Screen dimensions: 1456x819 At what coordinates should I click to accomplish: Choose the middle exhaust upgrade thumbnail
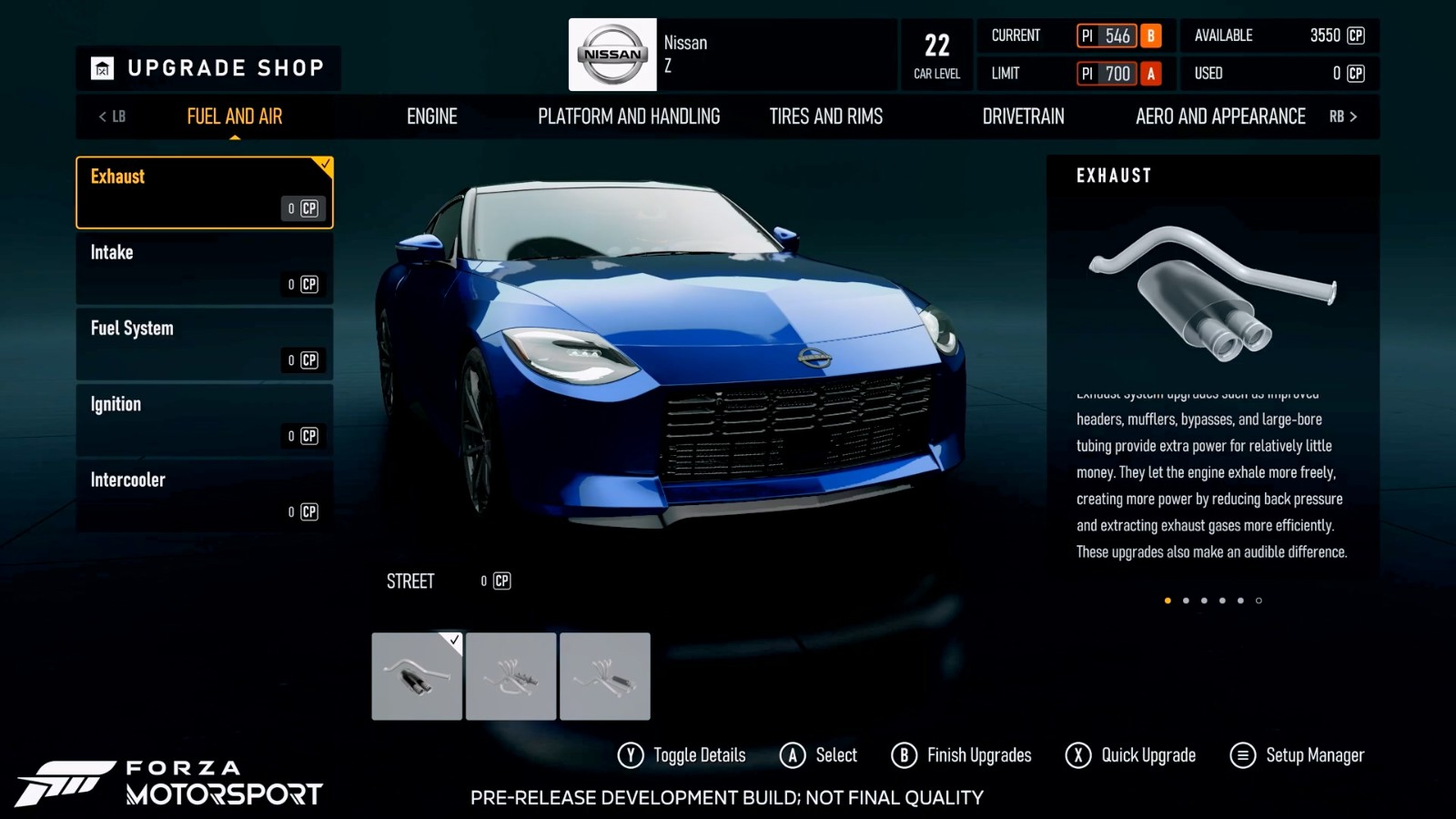(511, 676)
